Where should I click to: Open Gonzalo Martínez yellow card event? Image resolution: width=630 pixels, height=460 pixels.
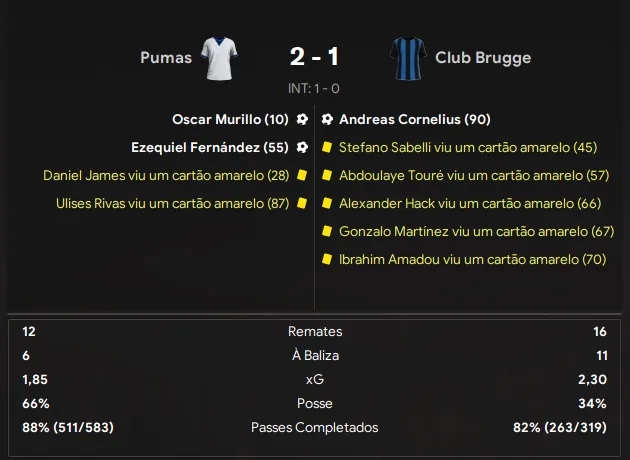pos(476,231)
